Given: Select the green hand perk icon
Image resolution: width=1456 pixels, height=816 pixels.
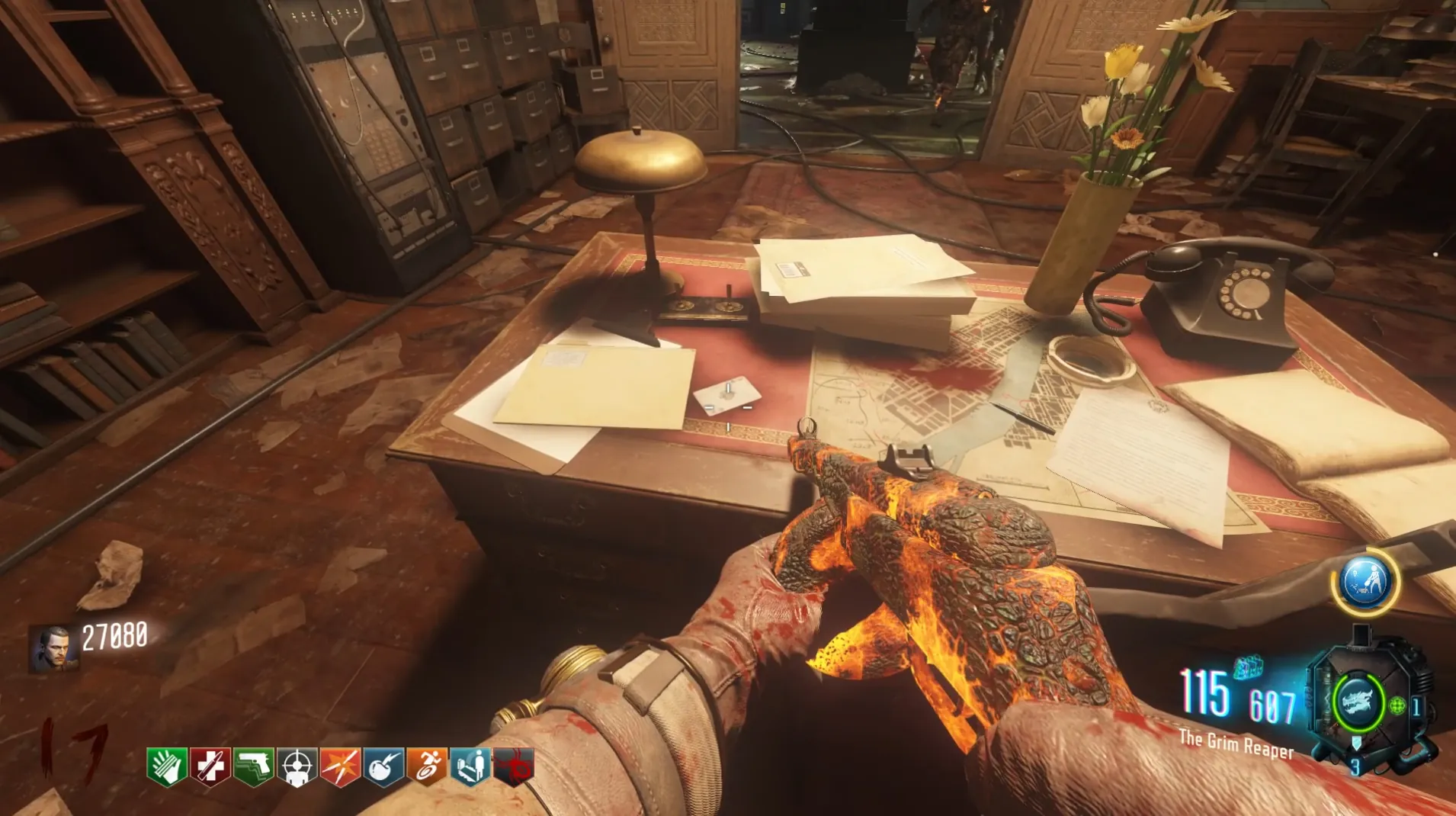Looking at the screenshot, I should click(x=167, y=766).
